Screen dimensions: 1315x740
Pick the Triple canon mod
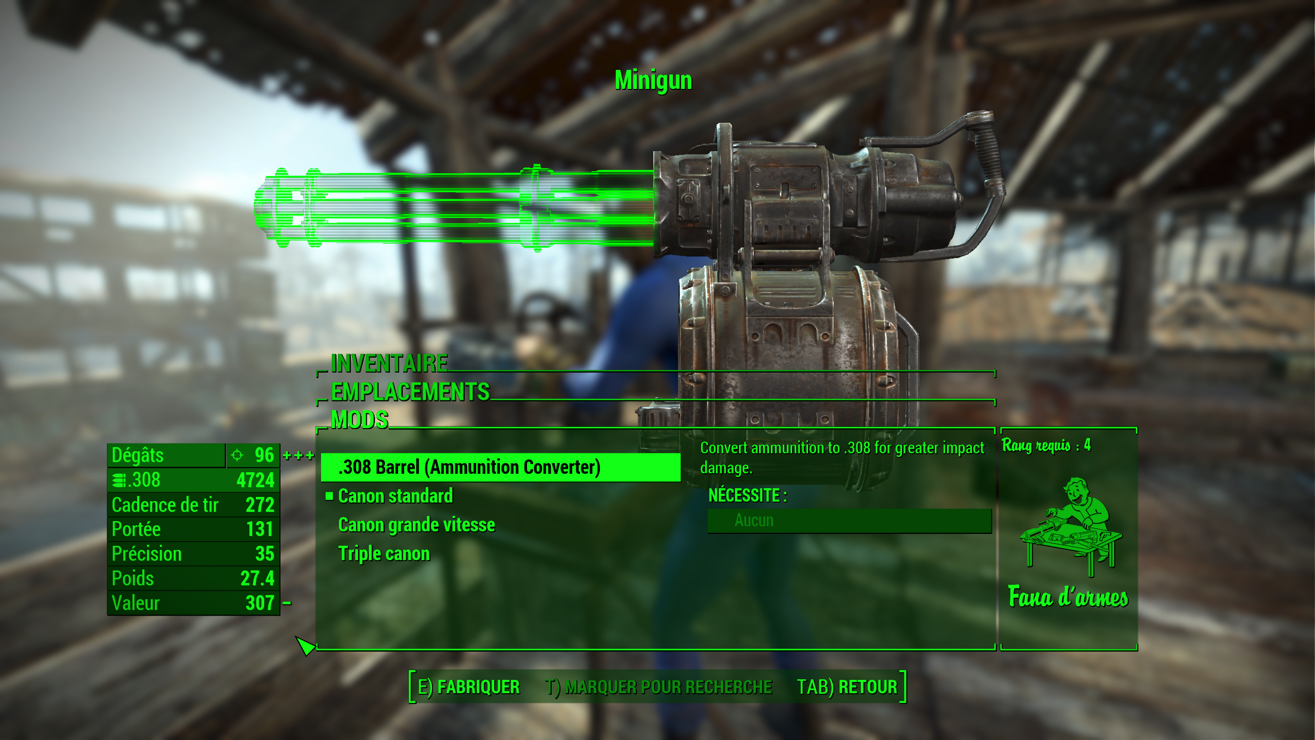click(x=384, y=554)
